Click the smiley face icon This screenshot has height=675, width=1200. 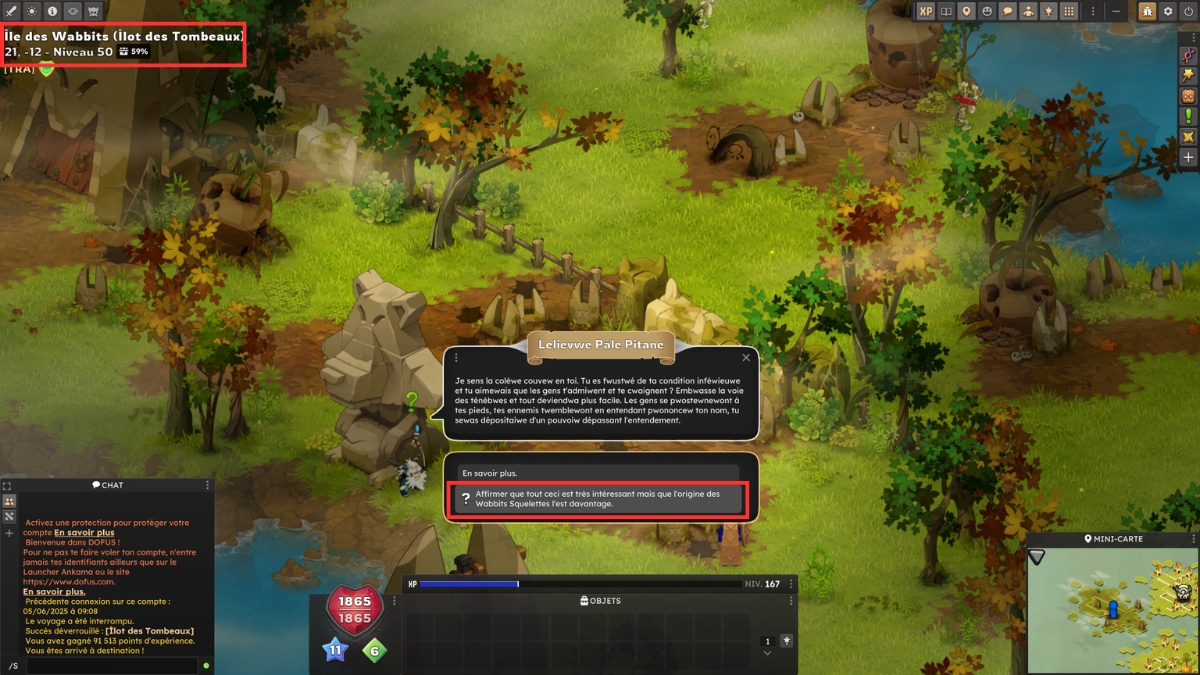tap(987, 11)
